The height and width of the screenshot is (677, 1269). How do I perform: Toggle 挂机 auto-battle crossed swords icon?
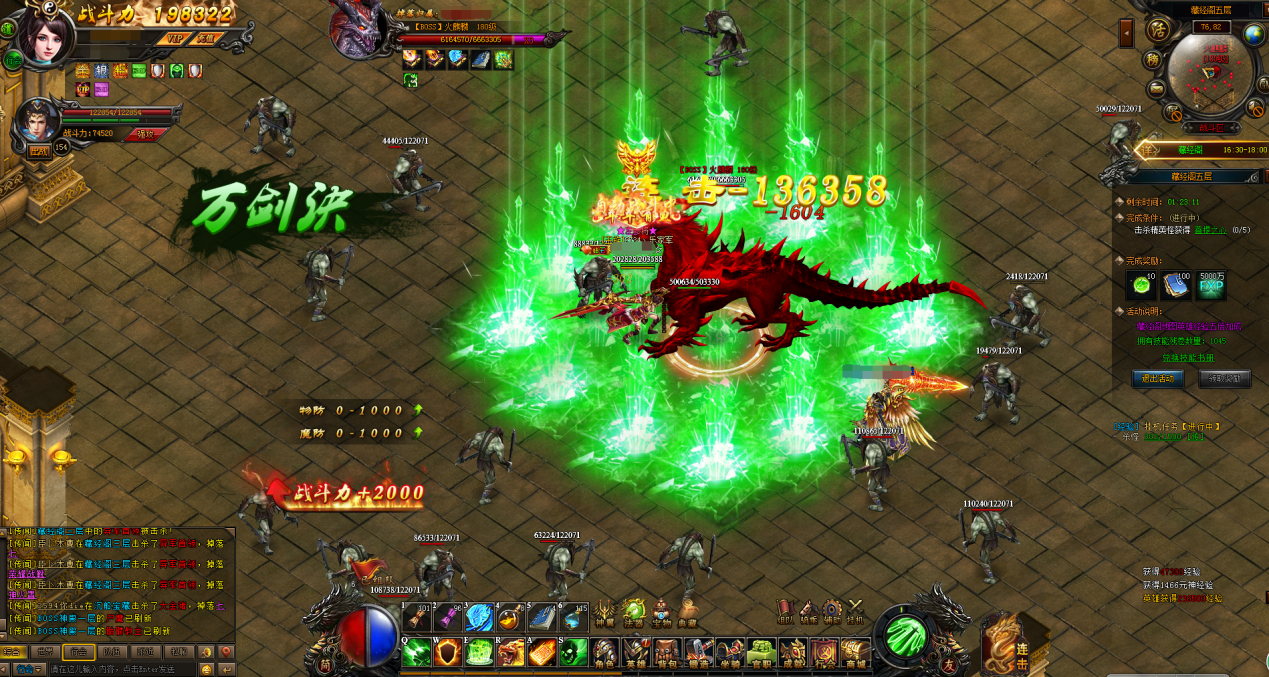click(x=856, y=612)
